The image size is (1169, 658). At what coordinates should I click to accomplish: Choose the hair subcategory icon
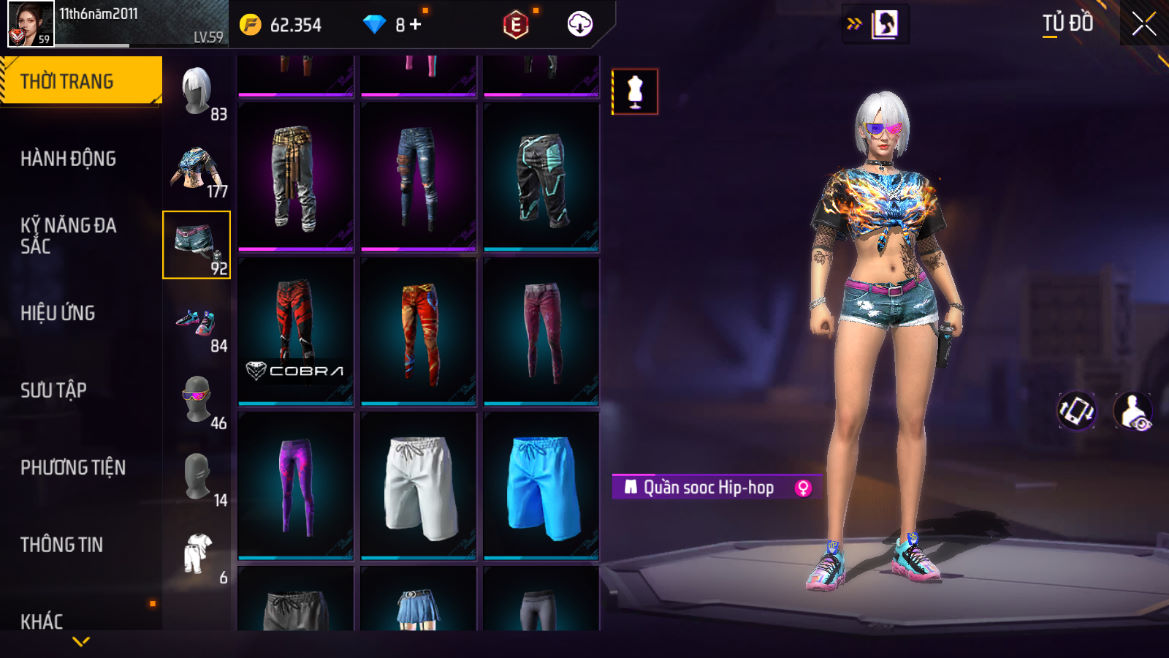coord(196,91)
